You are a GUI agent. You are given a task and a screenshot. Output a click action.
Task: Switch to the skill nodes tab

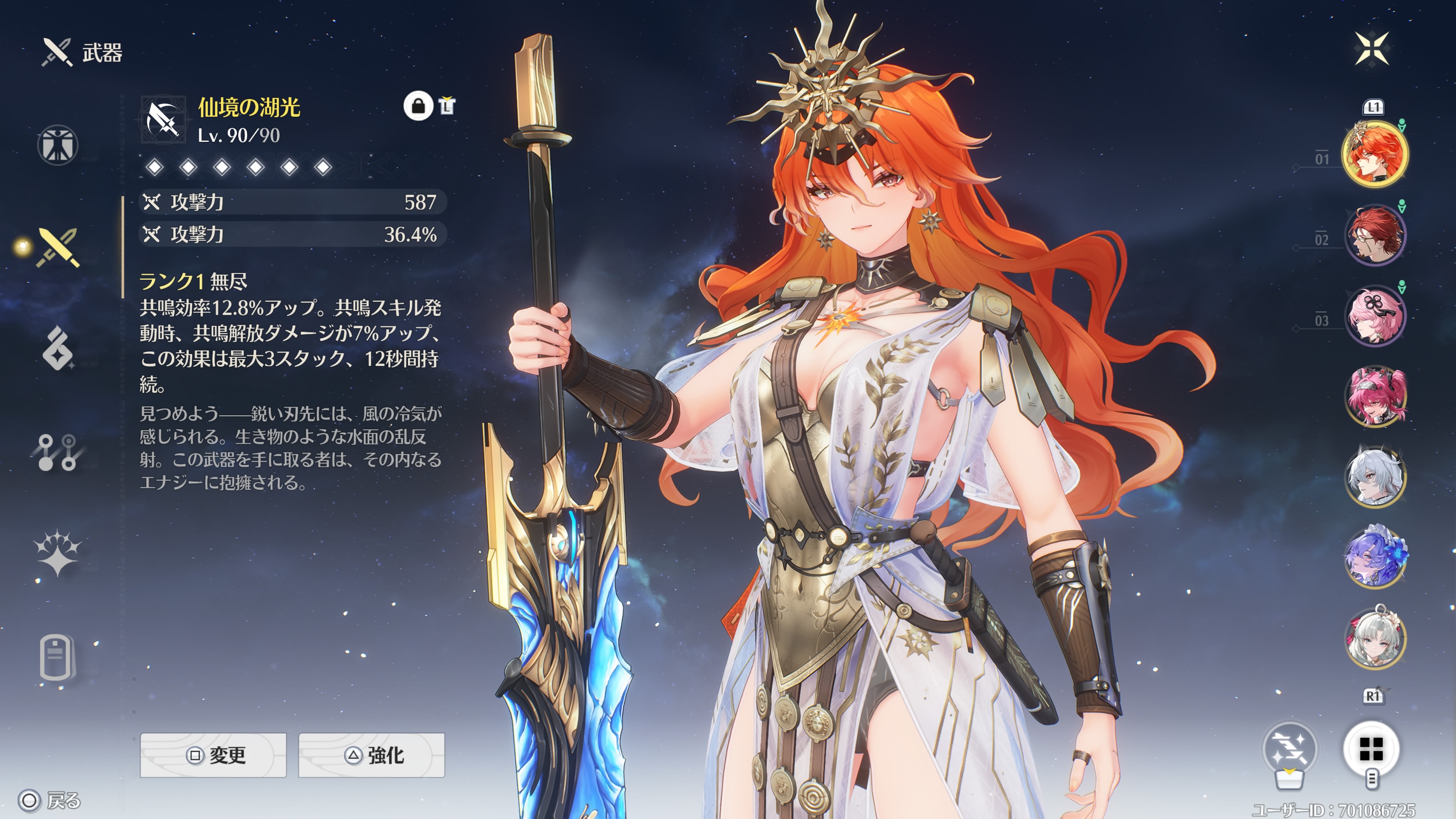58,452
